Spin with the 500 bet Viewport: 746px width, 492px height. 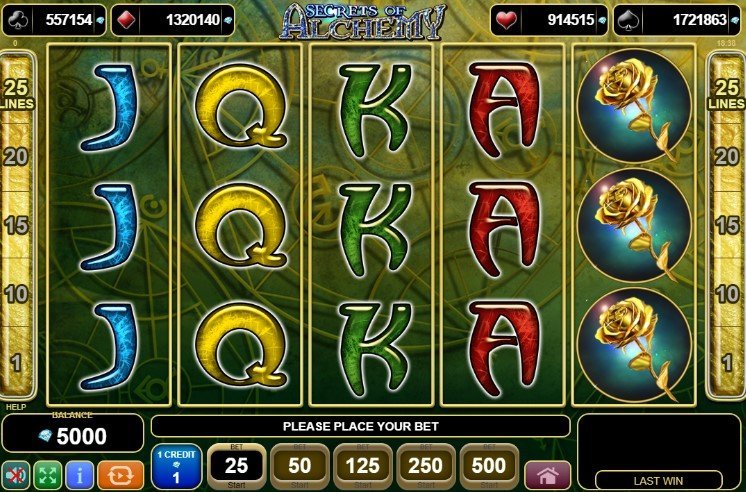coord(490,467)
